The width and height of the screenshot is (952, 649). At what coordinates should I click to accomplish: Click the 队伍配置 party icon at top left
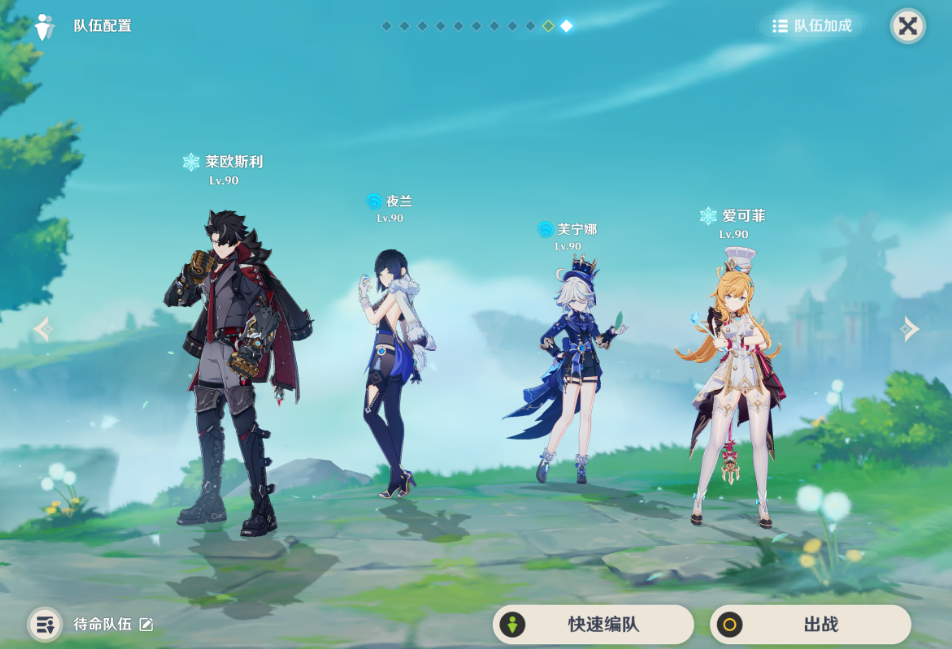pyautogui.click(x=44, y=26)
